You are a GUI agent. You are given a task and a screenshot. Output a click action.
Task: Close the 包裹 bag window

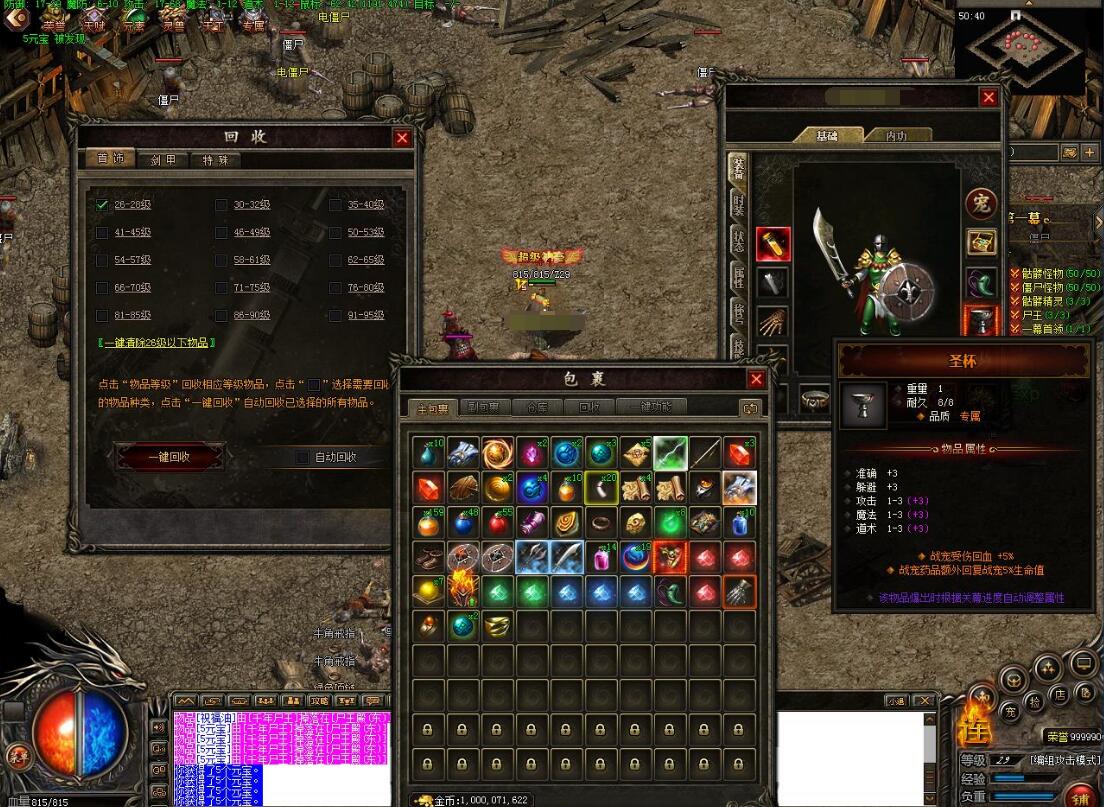[756, 379]
